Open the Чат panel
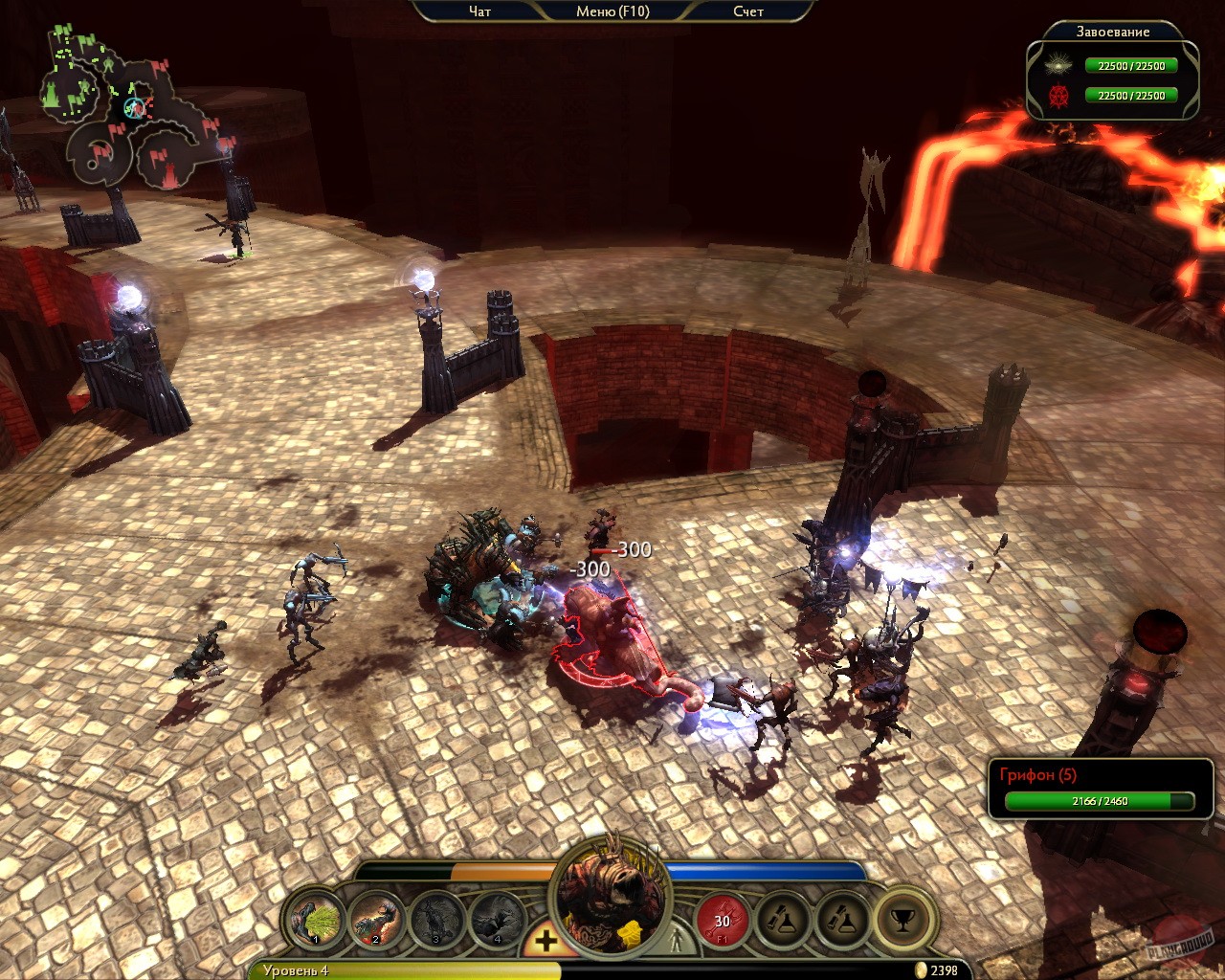This screenshot has width=1225, height=980. pyautogui.click(x=479, y=11)
